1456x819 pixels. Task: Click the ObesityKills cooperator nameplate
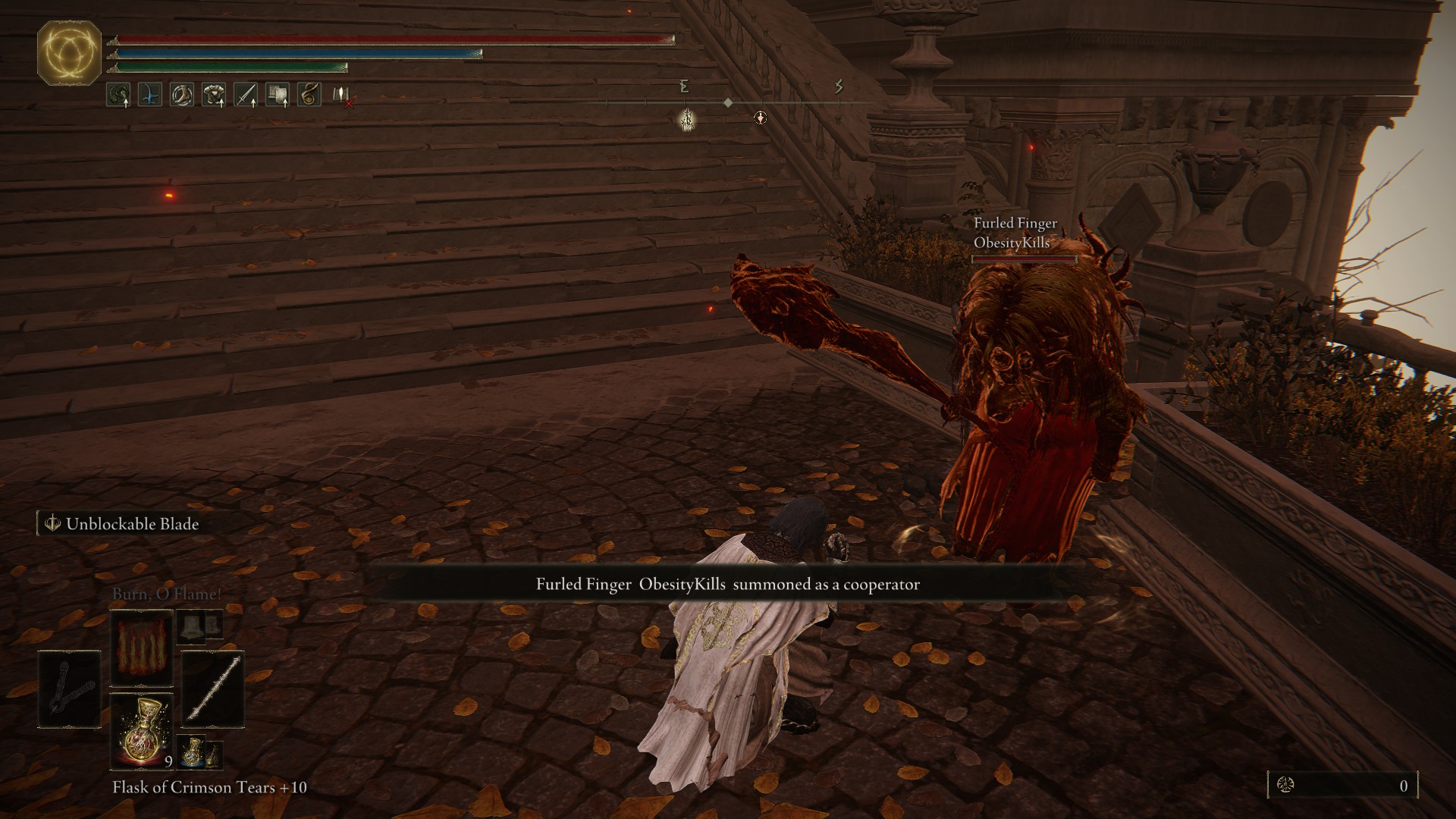pyautogui.click(x=1014, y=234)
